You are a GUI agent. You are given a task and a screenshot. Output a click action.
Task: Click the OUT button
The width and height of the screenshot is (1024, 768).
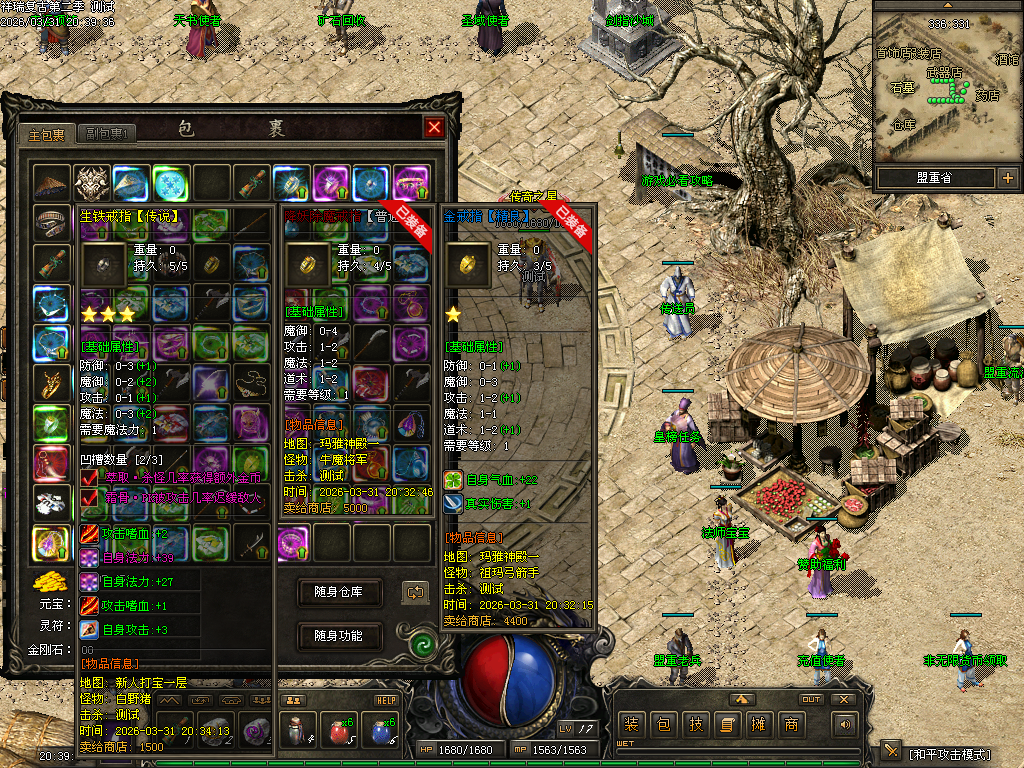[811, 699]
